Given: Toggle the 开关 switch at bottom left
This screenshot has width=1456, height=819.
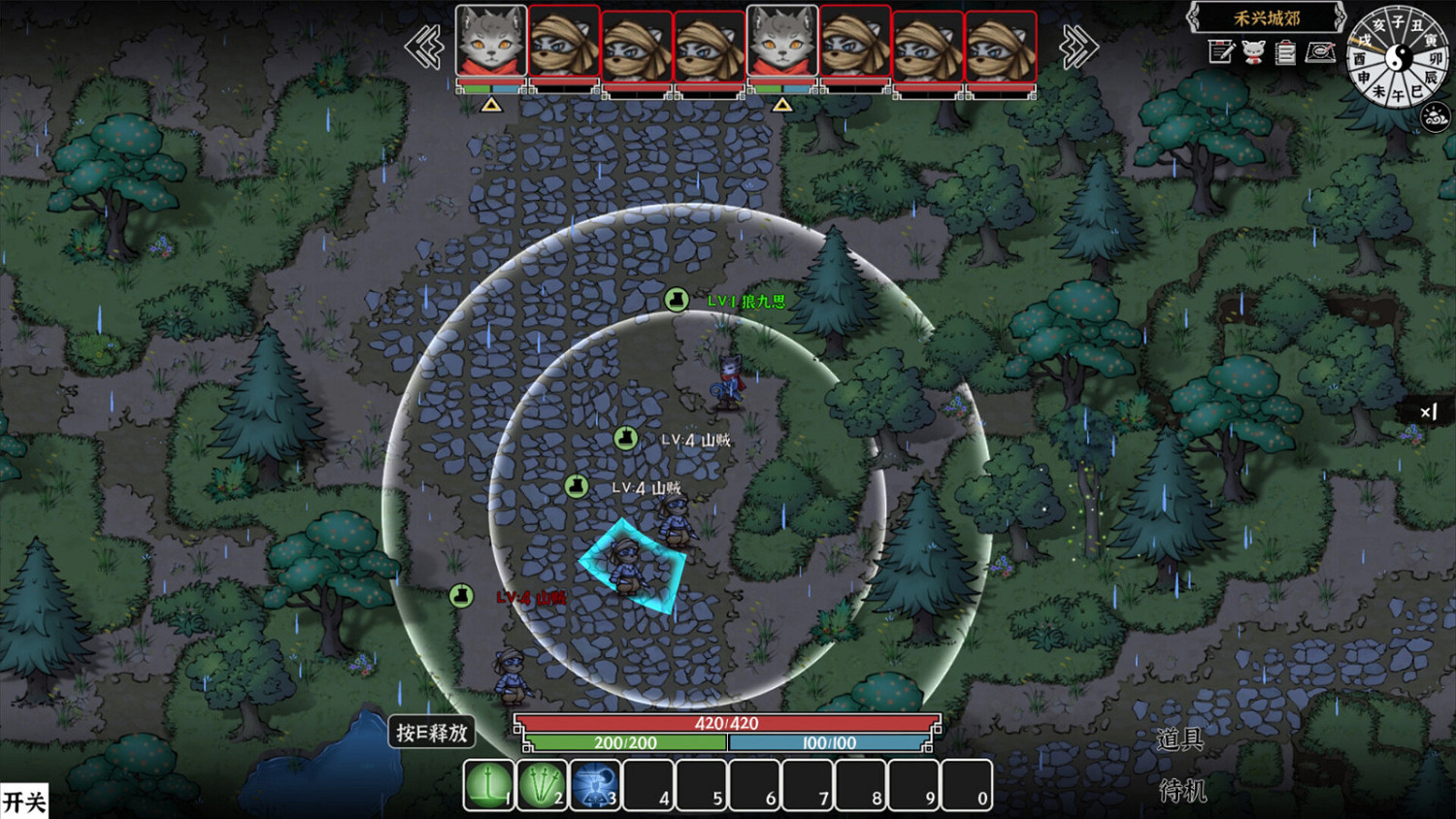Looking at the screenshot, I should point(26,802).
